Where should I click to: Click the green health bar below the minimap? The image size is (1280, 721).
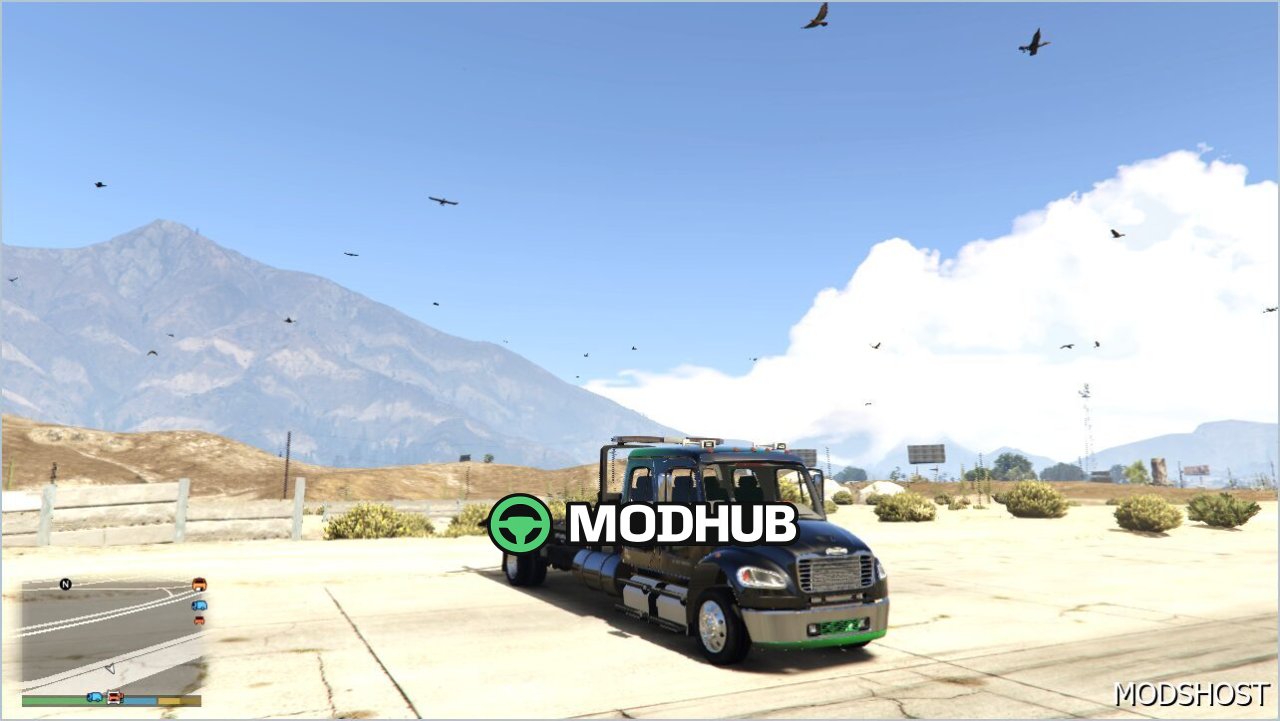[x=55, y=698]
